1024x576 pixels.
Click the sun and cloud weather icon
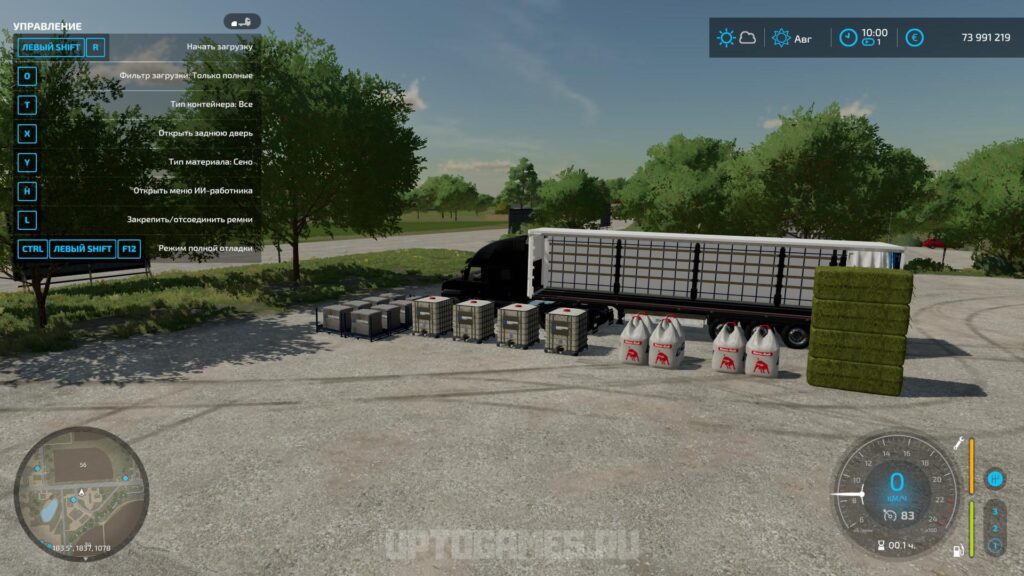[735, 38]
